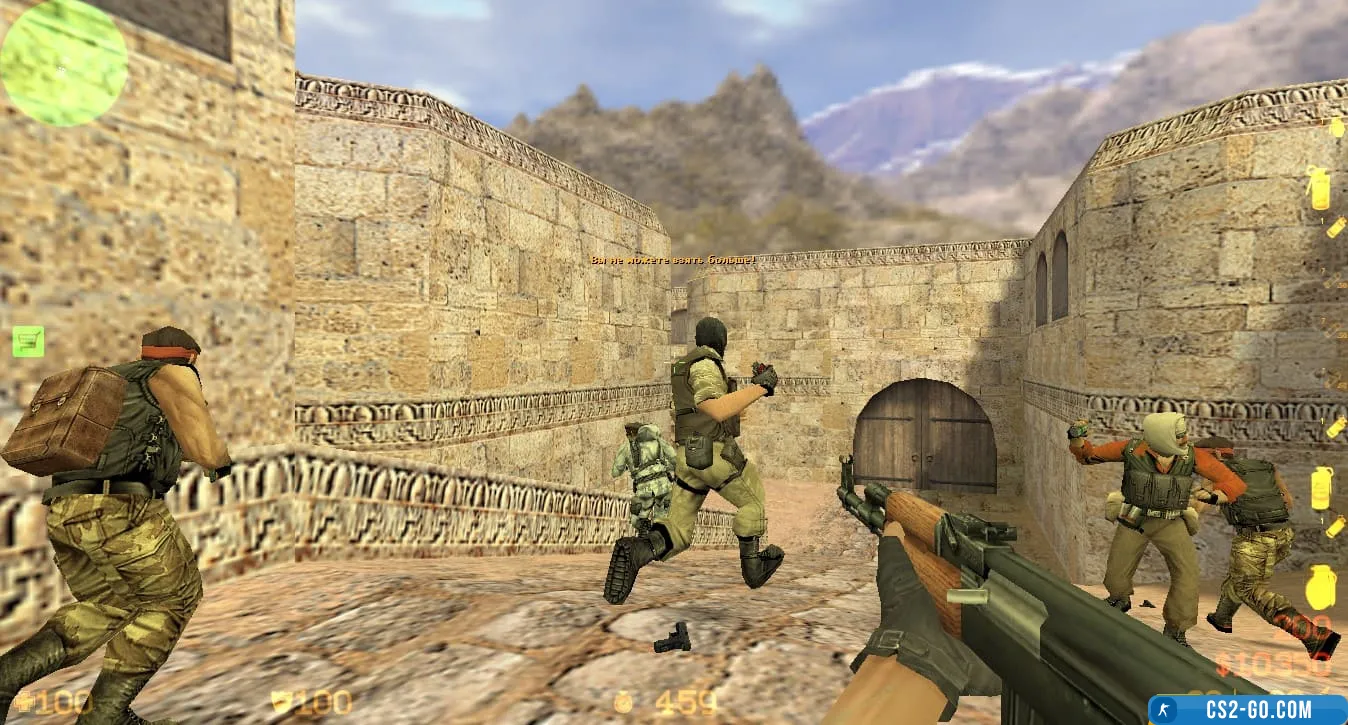
Task: Open the buy zone shopping cart icon
Action: pos(28,341)
